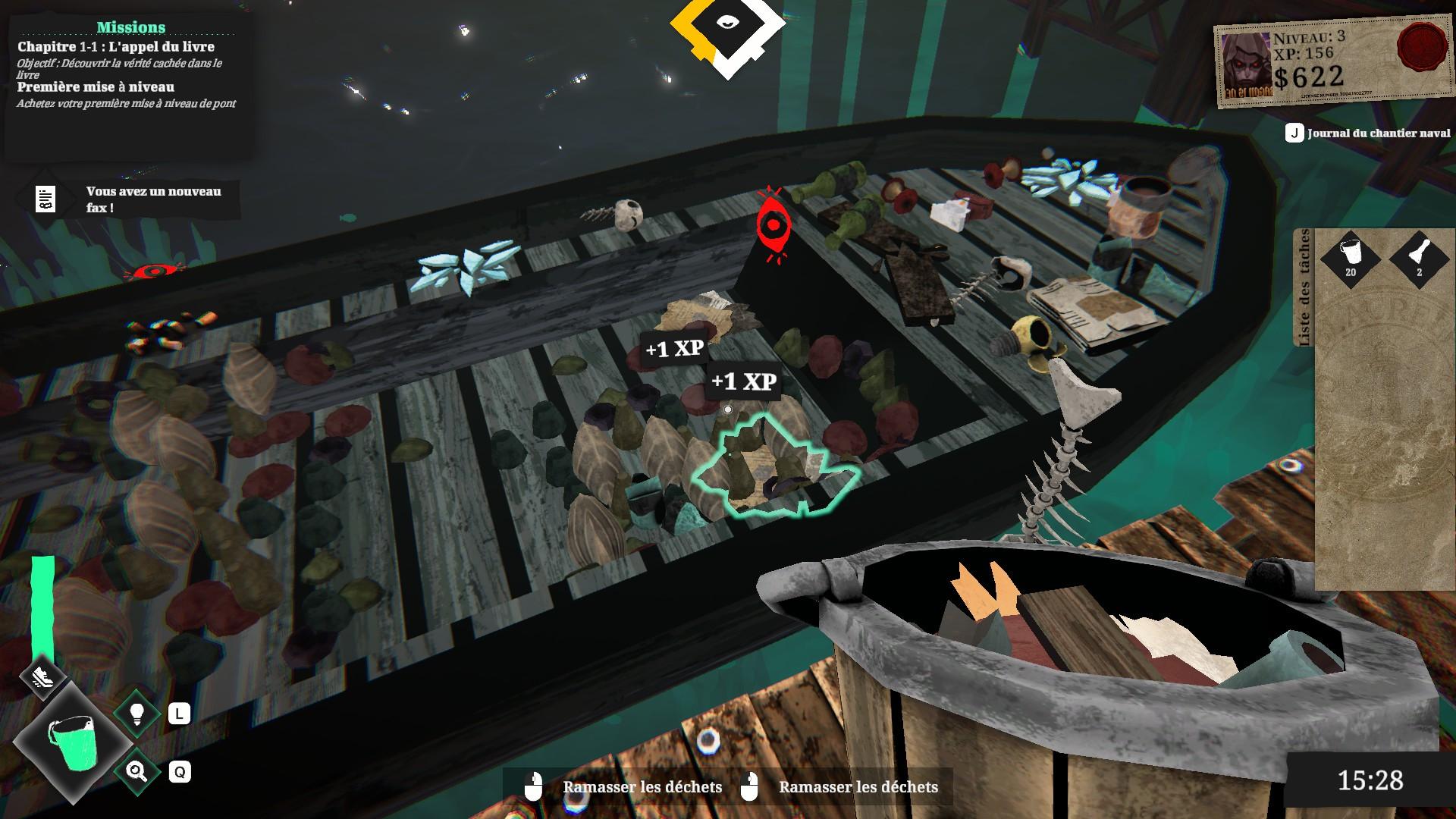Select the bucket task icon showing 20
This screenshot has width=1456, height=819.
pyautogui.click(x=1351, y=256)
